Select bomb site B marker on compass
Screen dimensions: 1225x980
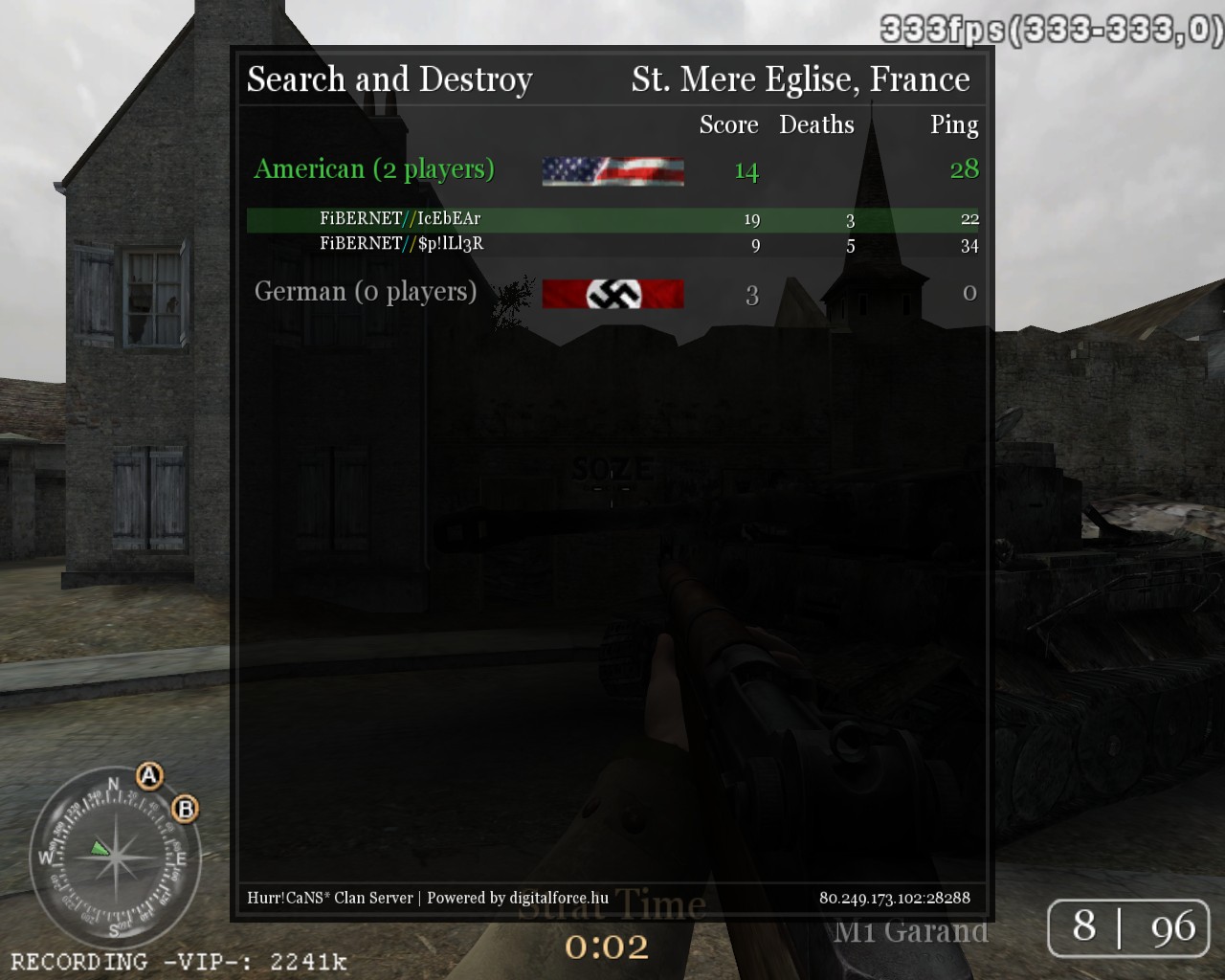point(186,810)
